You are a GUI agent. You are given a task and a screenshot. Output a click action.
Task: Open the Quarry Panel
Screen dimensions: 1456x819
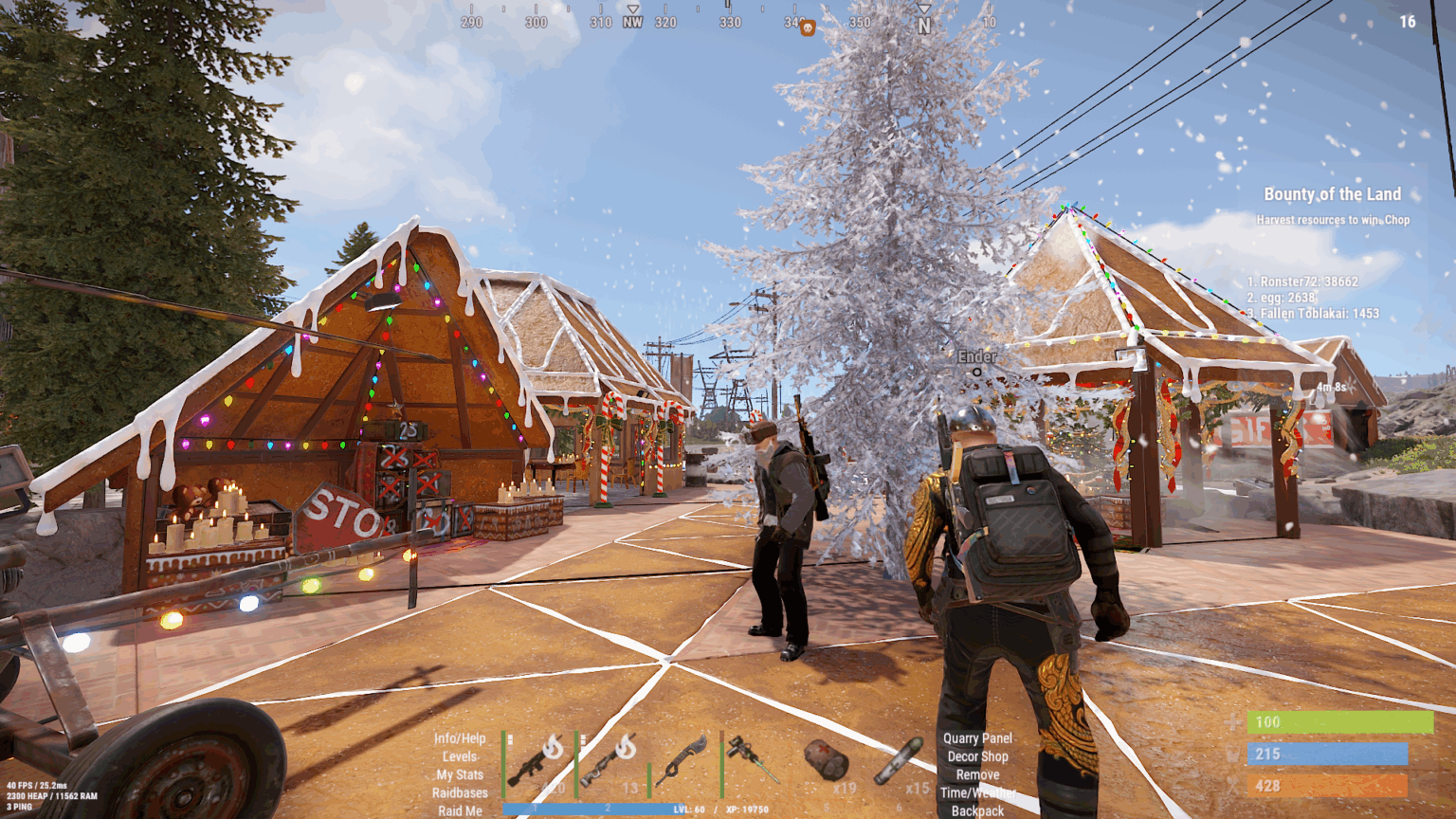click(x=976, y=737)
